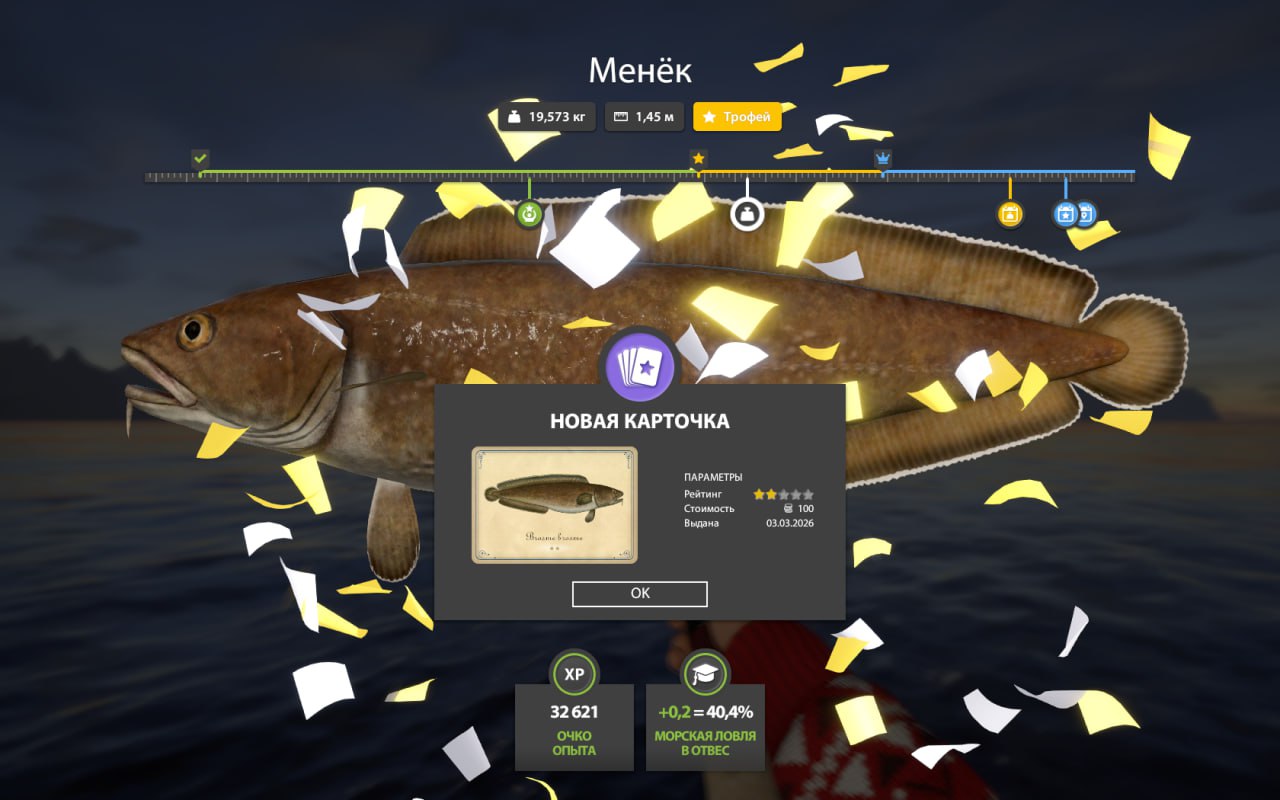Viewport: 1280px width, 800px height.
Task: Click the 1,45 m length badge
Action: (644, 117)
